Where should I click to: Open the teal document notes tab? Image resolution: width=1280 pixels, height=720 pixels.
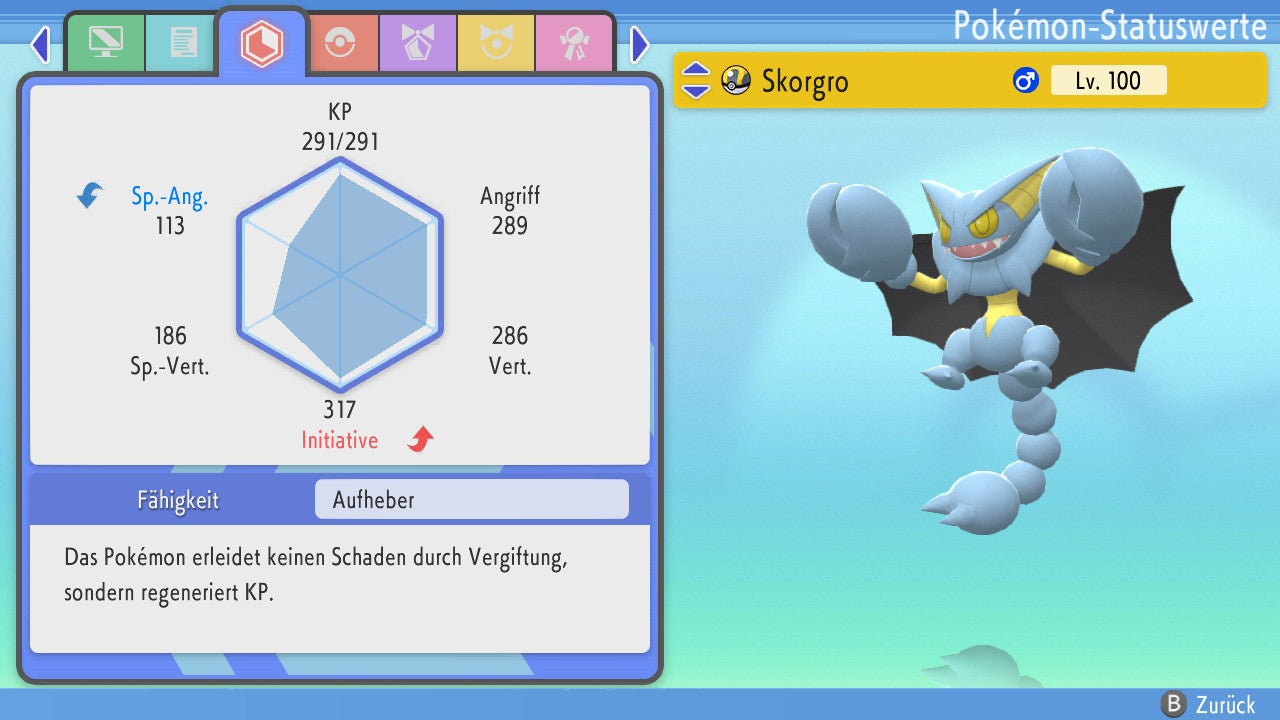click(x=182, y=43)
